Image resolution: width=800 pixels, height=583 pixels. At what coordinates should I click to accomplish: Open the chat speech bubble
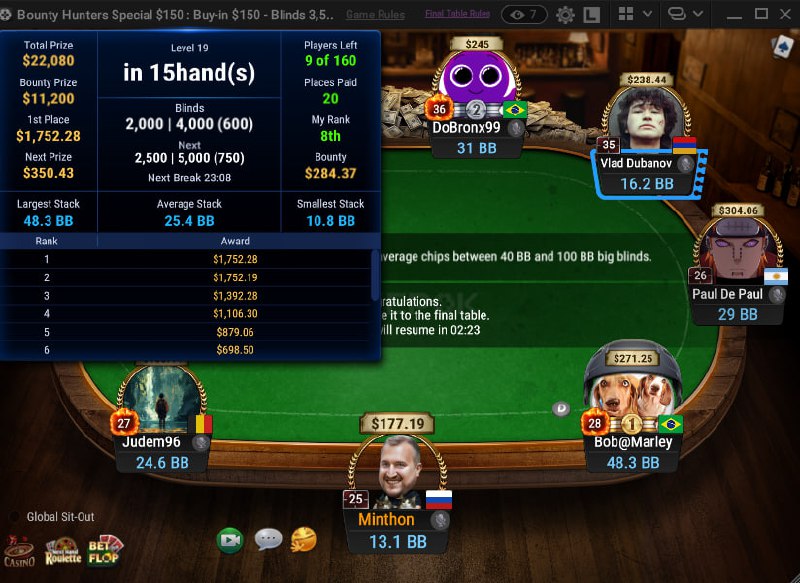coord(268,540)
